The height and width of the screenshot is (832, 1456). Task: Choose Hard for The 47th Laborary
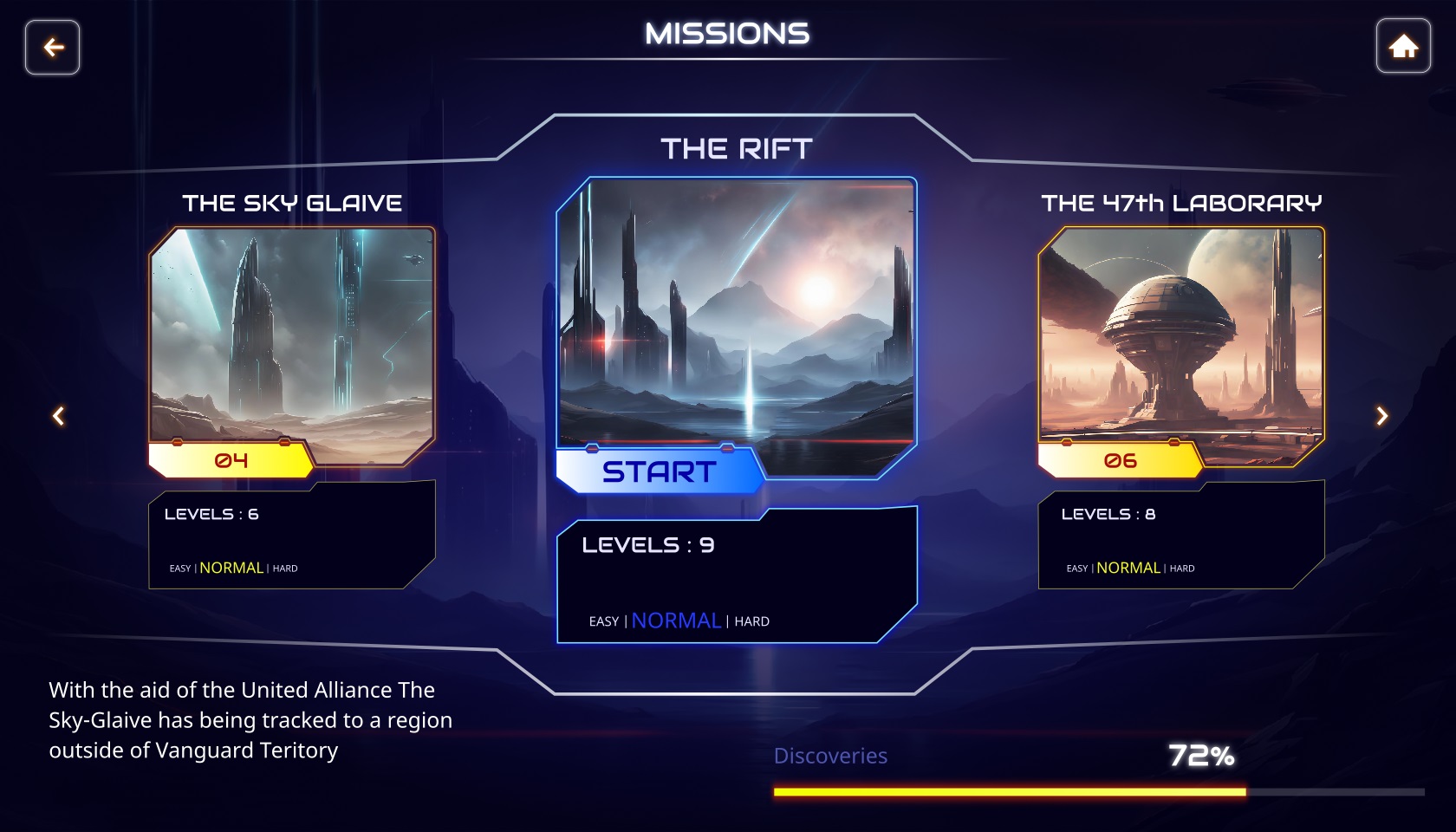[1182, 569]
